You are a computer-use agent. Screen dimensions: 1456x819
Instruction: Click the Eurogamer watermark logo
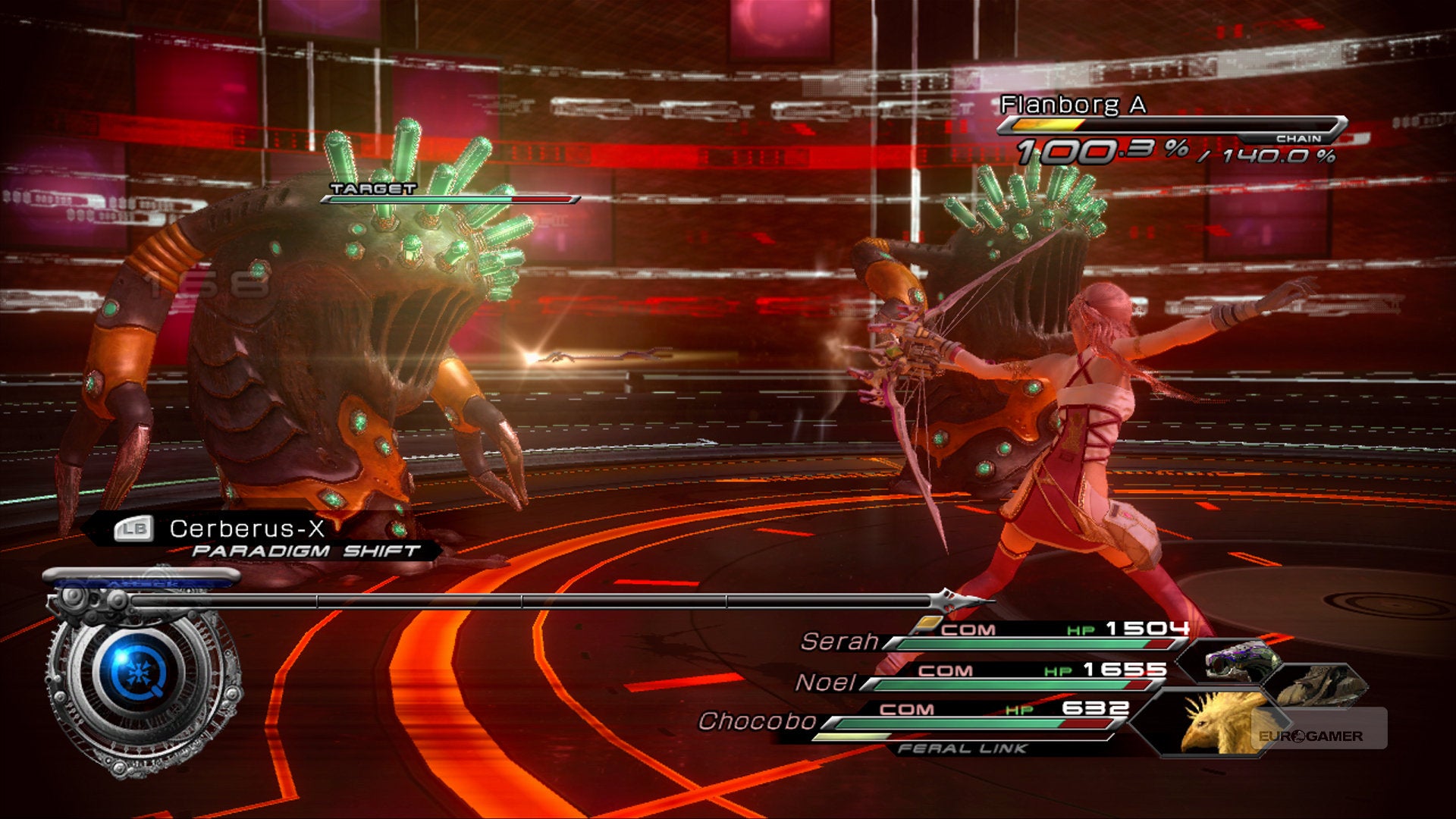[1310, 736]
